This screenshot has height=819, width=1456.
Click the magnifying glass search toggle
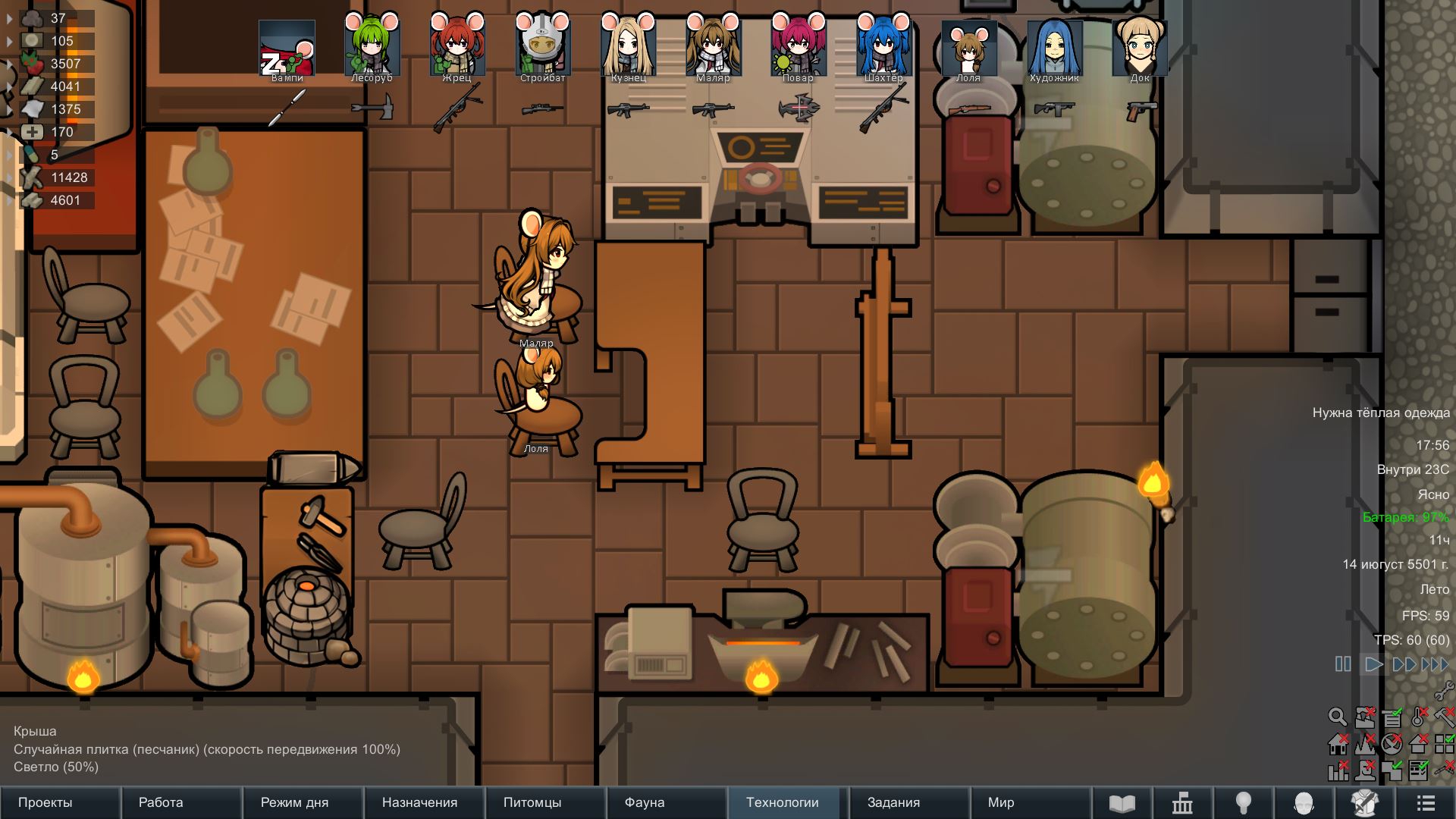pos(1337,717)
